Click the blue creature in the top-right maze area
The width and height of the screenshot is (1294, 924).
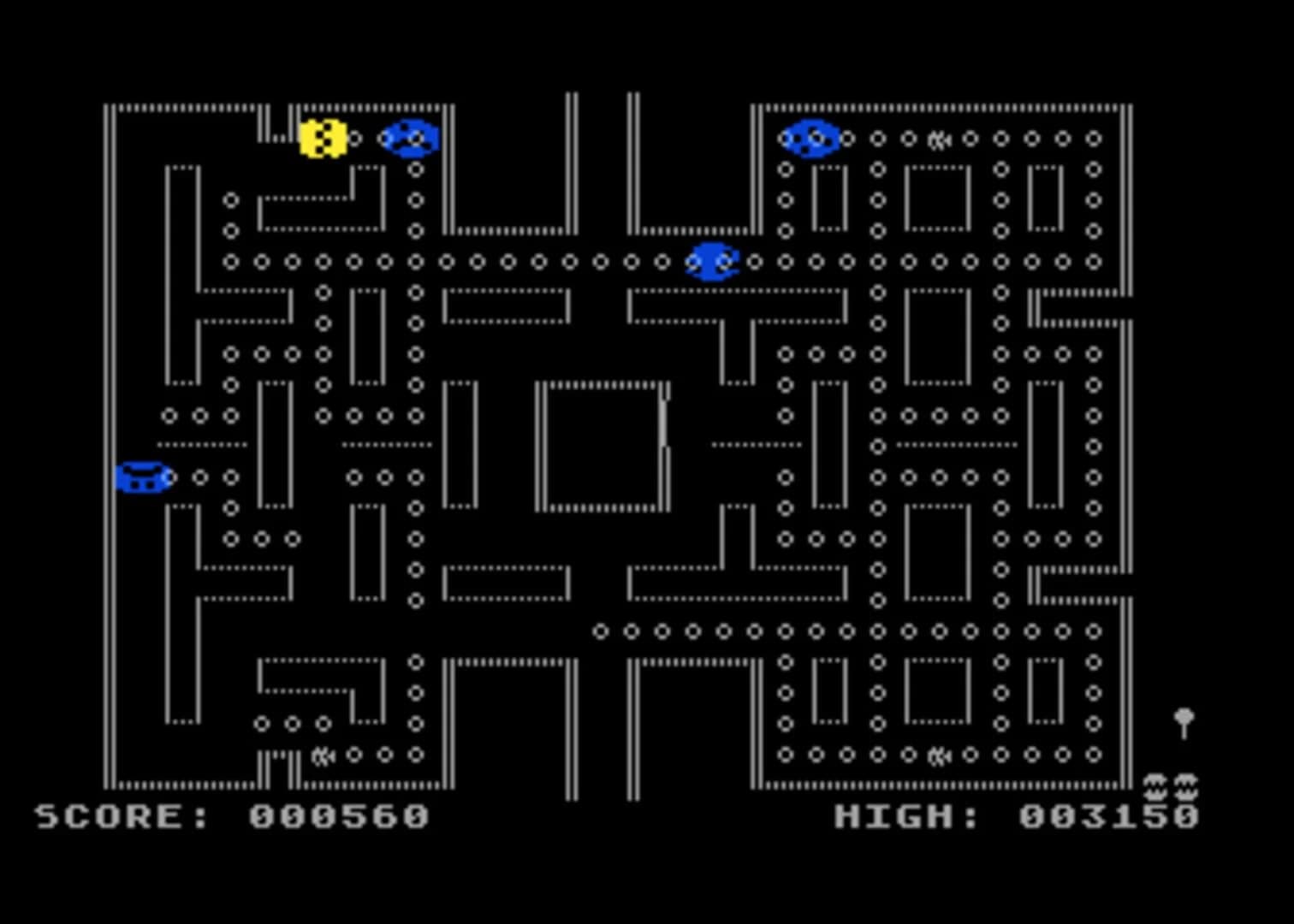tap(810, 139)
